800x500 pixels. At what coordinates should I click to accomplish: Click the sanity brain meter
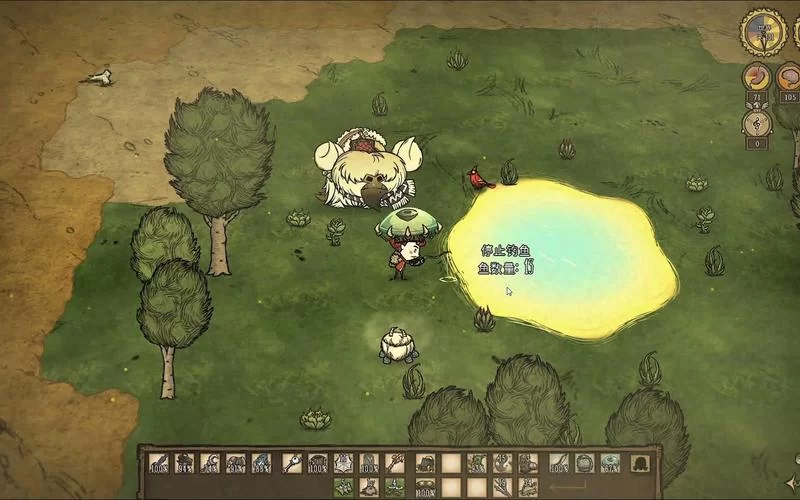(x=789, y=77)
